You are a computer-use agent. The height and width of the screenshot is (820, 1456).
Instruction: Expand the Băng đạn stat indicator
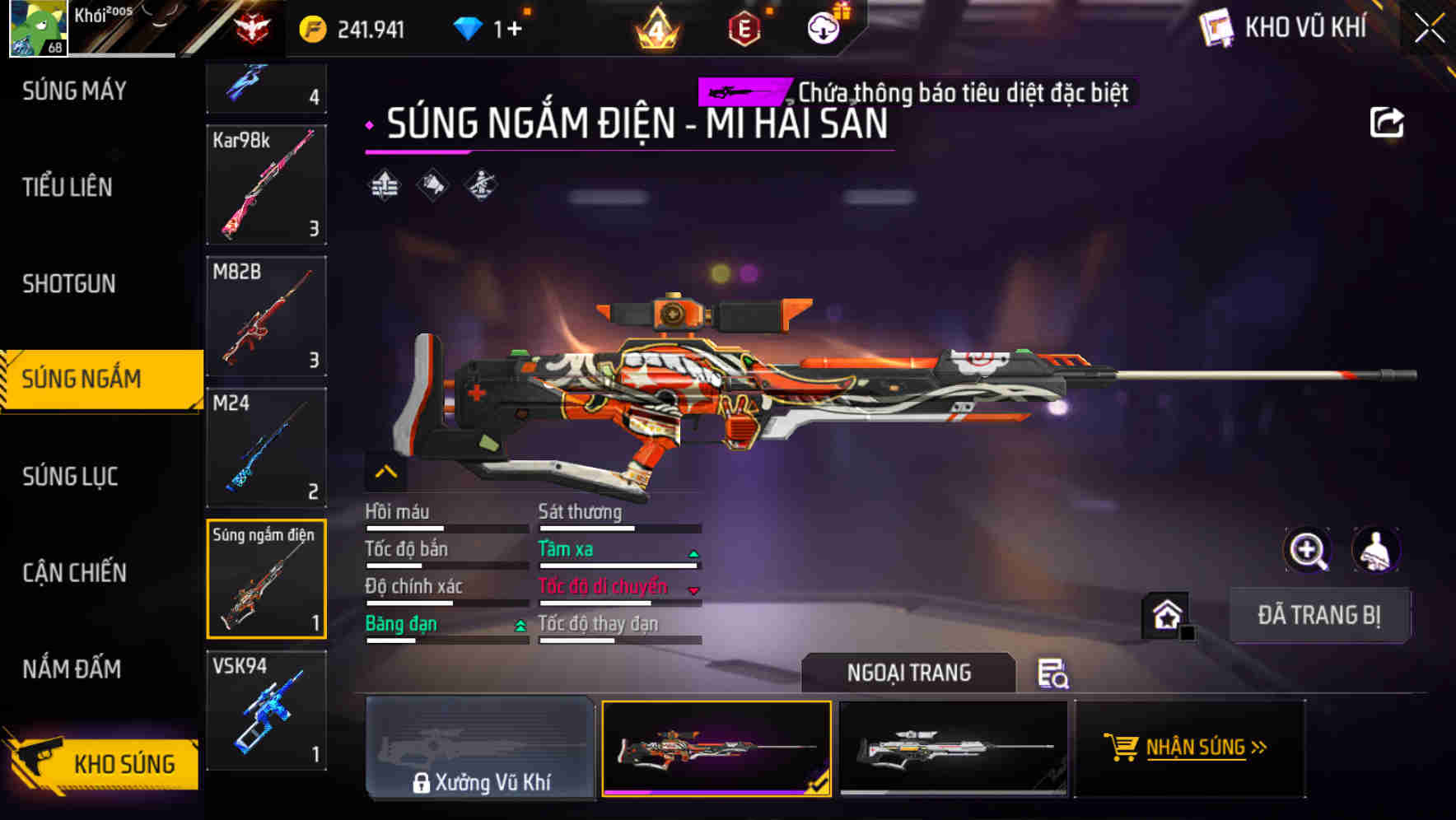[x=519, y=627]
